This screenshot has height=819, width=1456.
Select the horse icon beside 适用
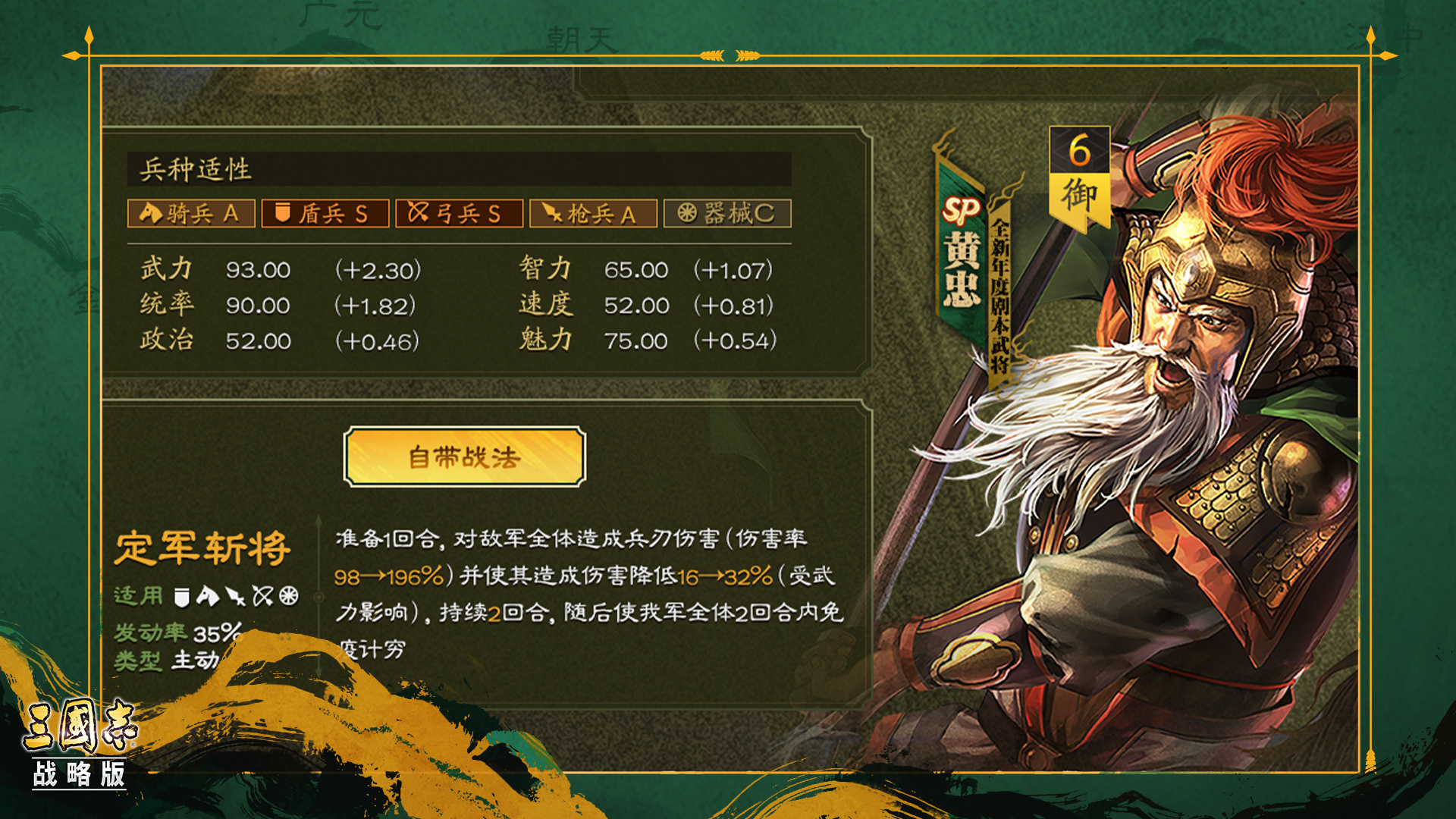[x=208, y=597]
